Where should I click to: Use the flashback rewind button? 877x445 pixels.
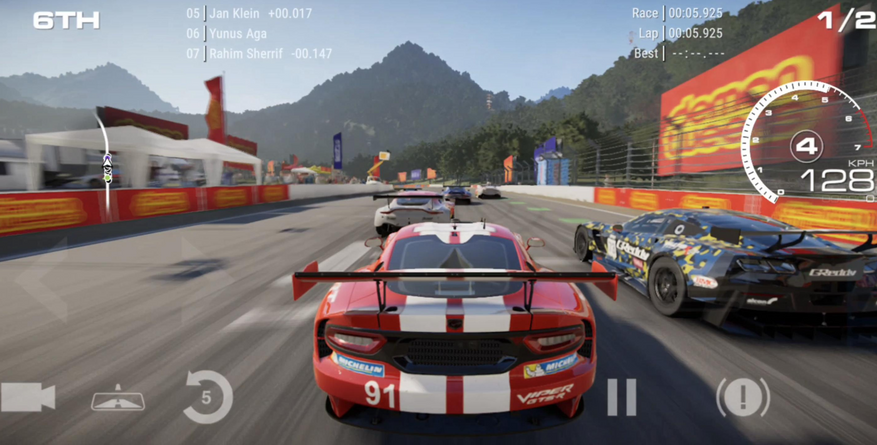point(207,397)
